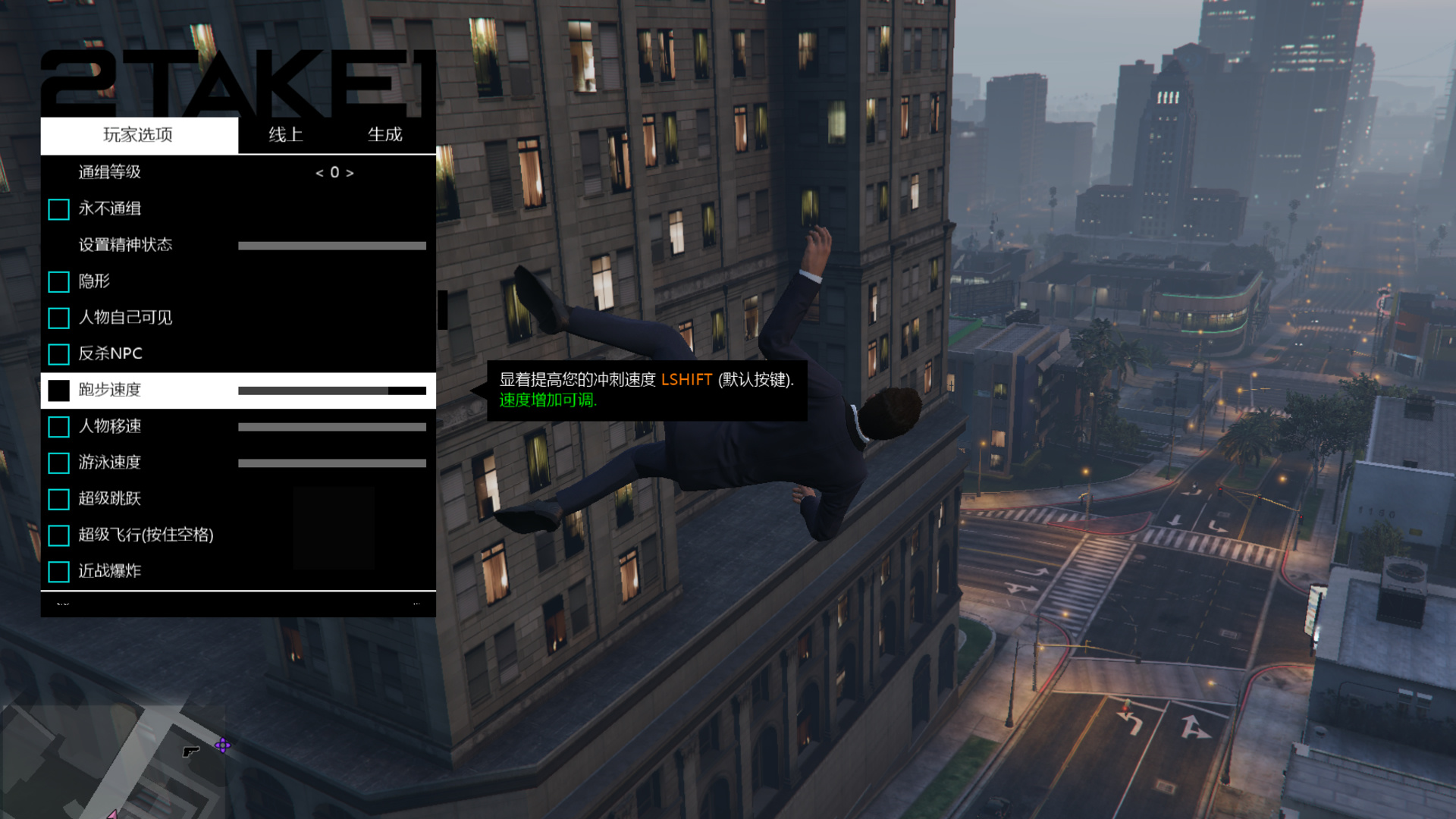Enable the 近战爆炸 checkbox

pyautogui.click(x=58, y=572)
